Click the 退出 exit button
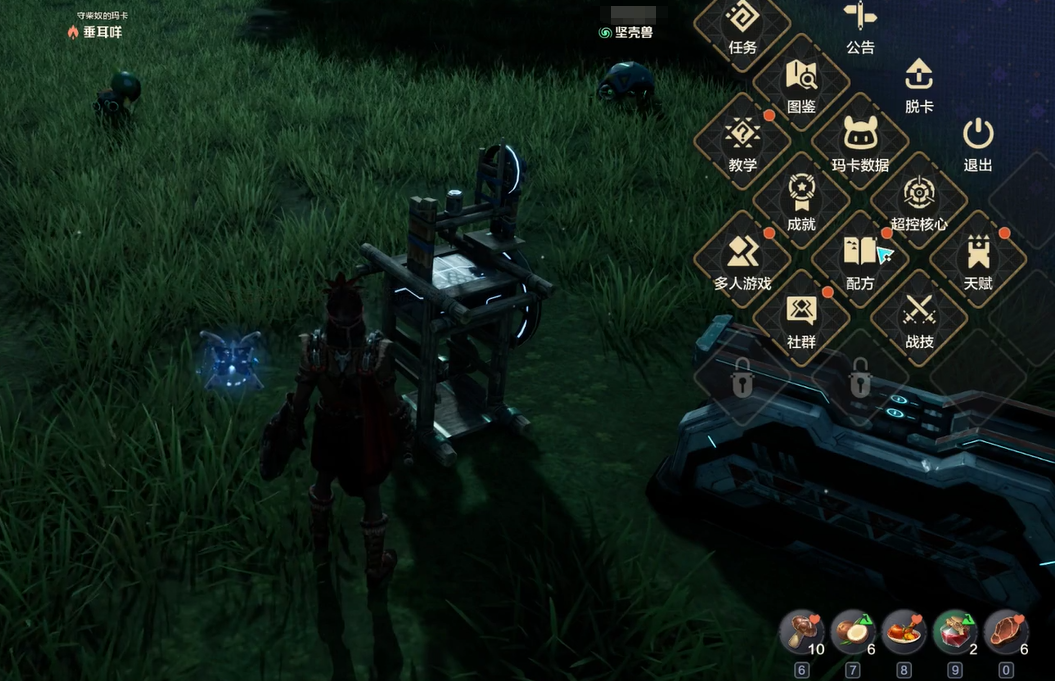This screenshot has height=681, width=1055. pos(978,142)
